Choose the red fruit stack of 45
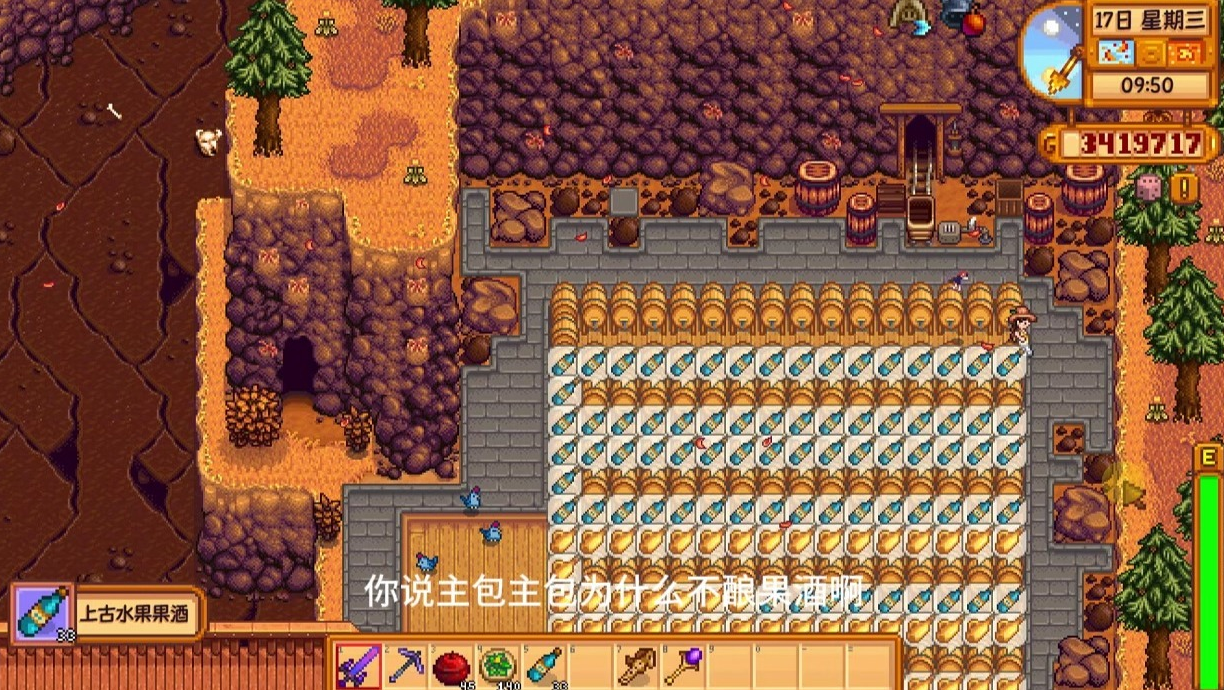This screenshot has width=1224, height=690. 452,665
